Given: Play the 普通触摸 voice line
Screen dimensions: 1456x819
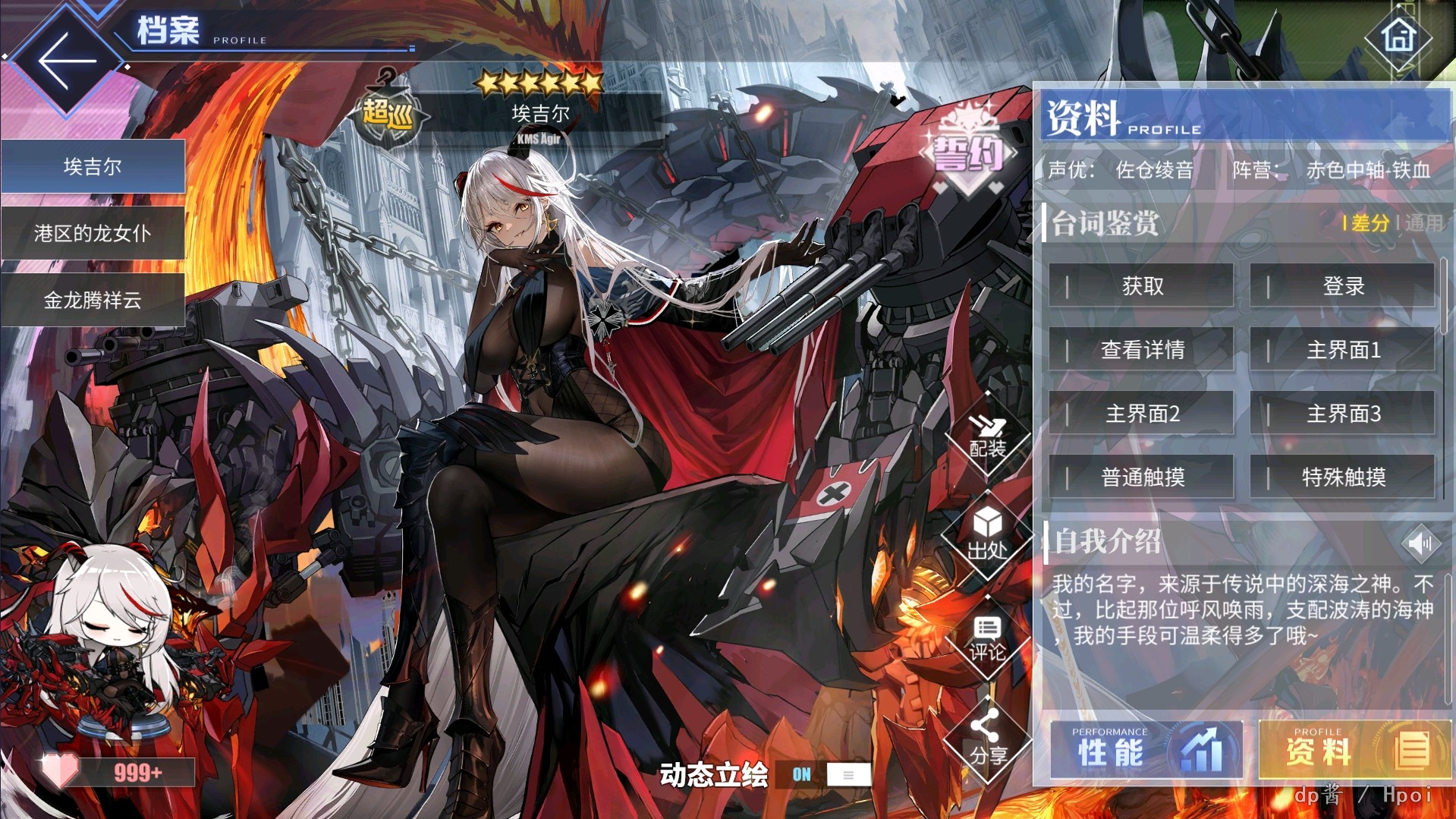Looking at the screenshot, I should [1141, 477].
